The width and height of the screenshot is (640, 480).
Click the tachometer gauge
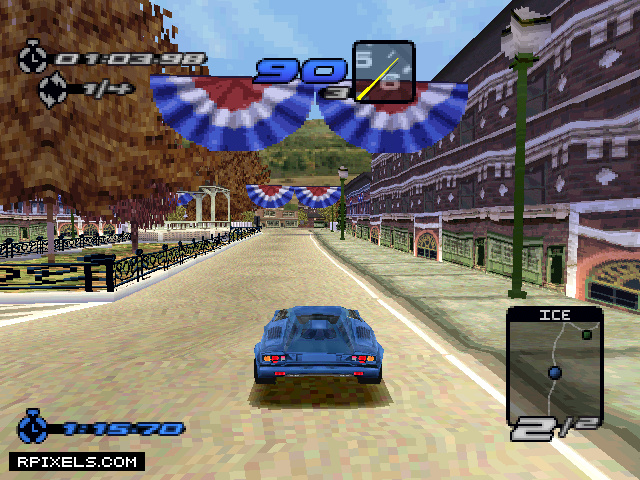[383, 72]
